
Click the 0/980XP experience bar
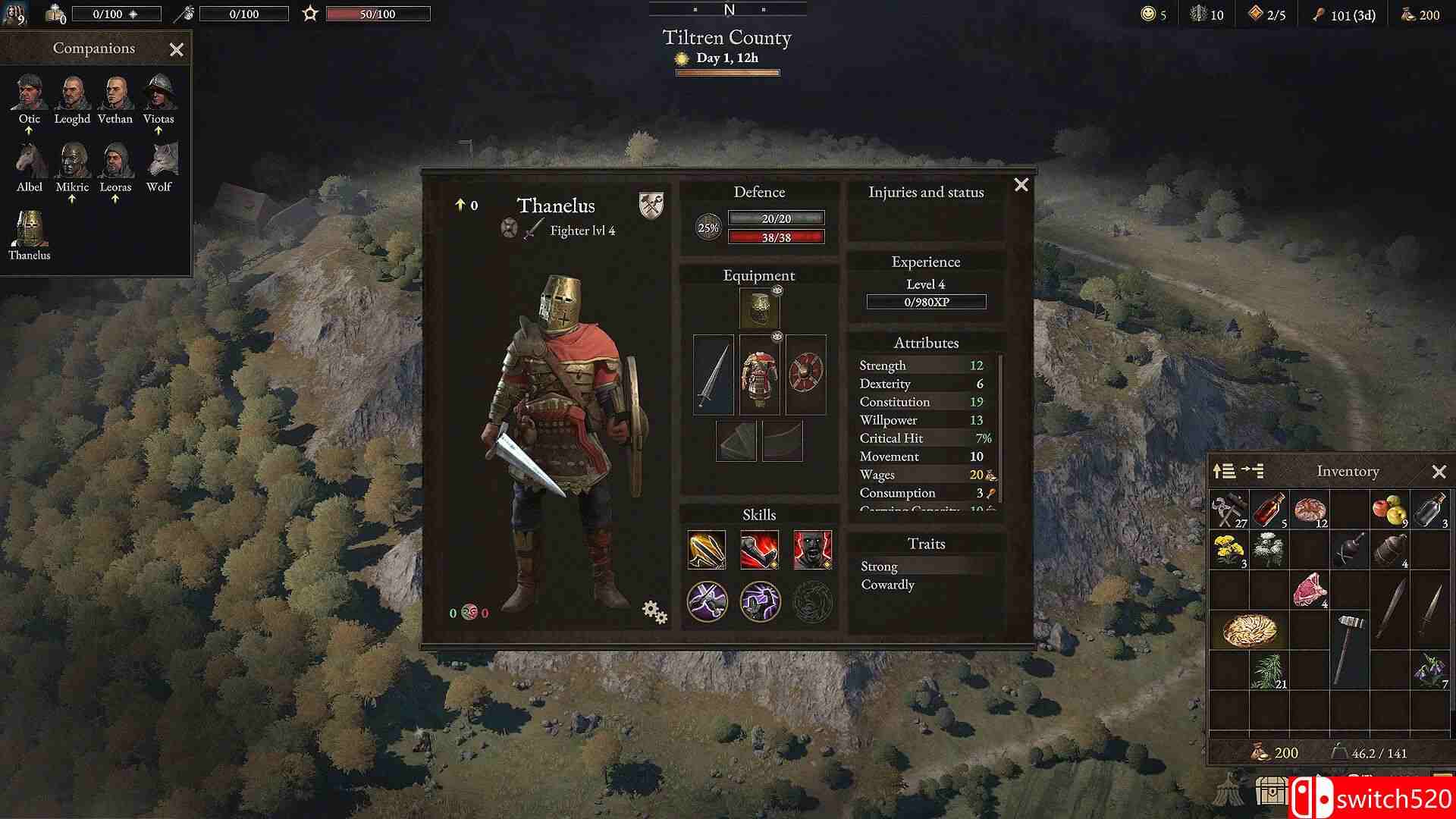pyautogui.click(x=926, y=302)
